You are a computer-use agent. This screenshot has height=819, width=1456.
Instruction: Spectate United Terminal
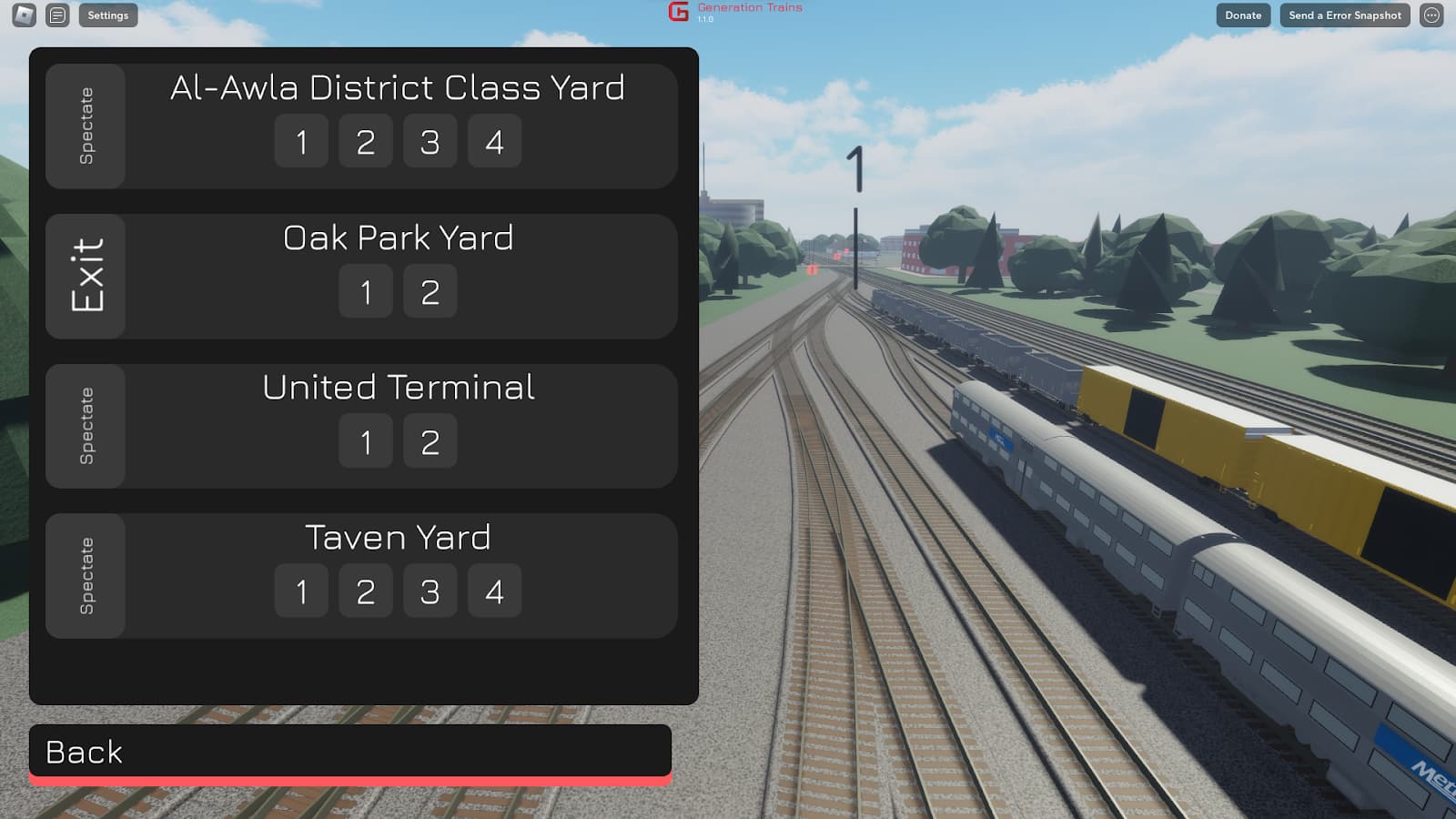tap(86, 426)
